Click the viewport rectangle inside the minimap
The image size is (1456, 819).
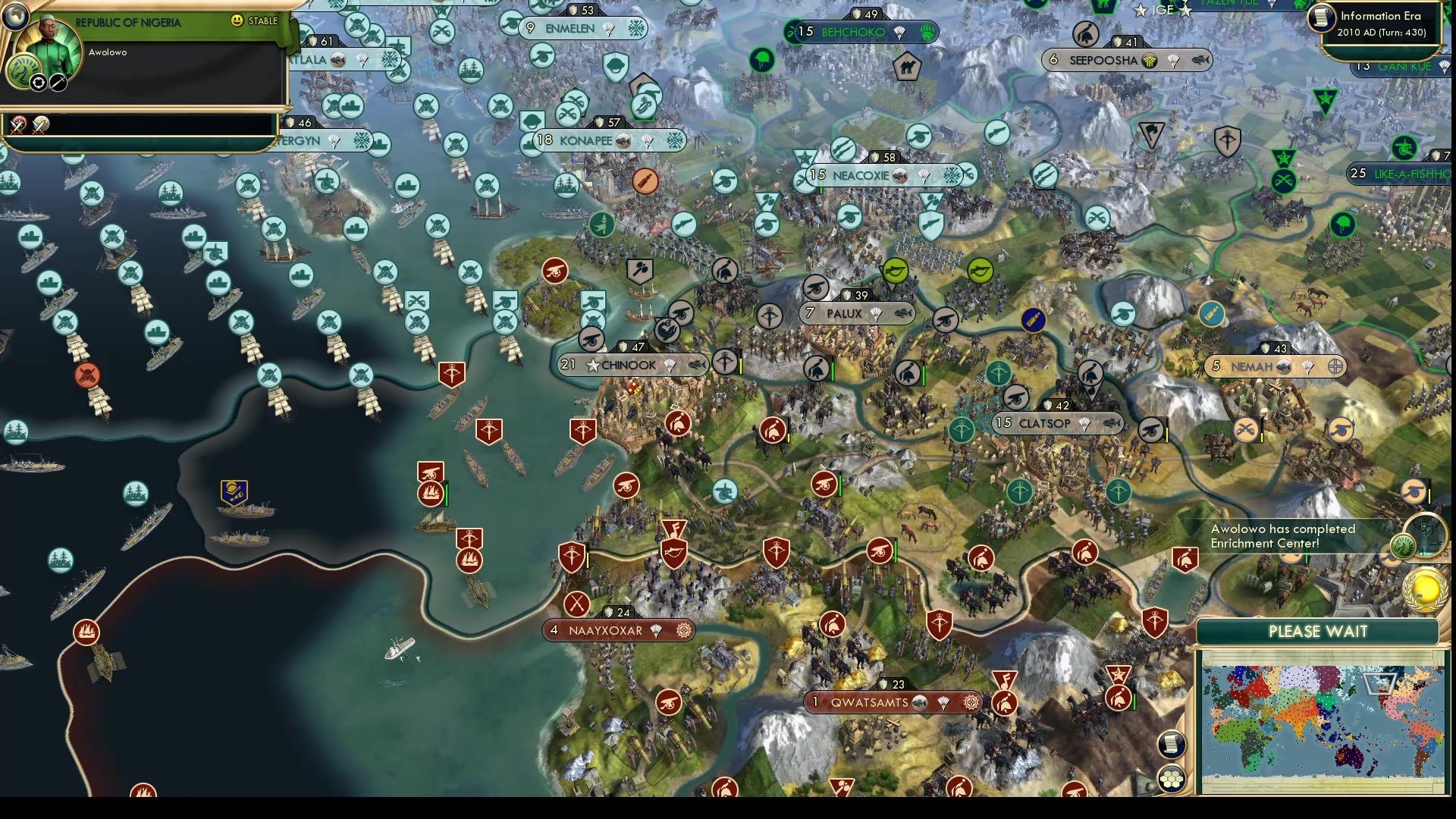[x=1380, y=685]
